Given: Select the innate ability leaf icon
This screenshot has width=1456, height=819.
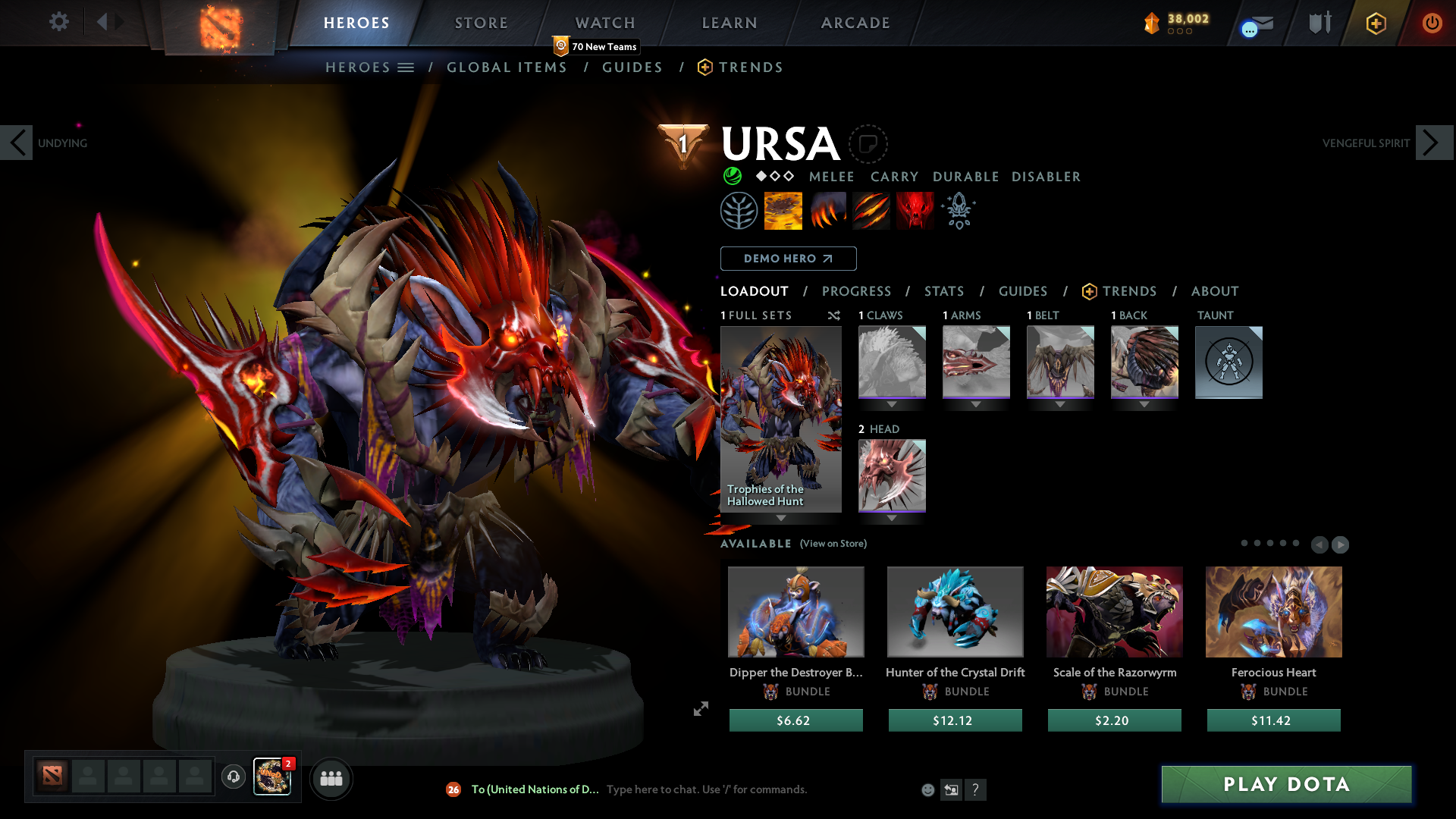Looking at the screenshot, I should tap(739, 211).
